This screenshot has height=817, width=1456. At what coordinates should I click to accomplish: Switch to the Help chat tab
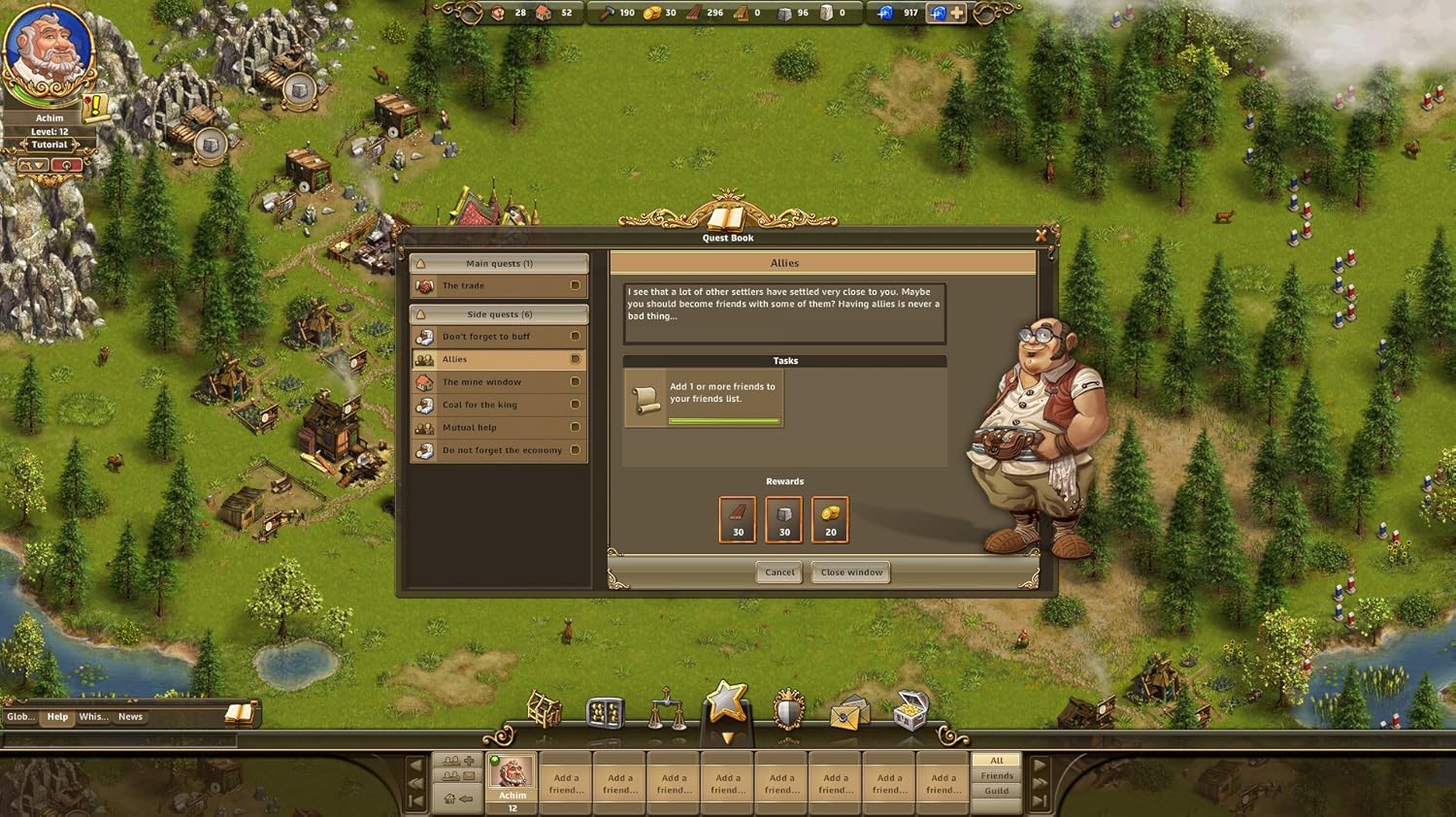tap(58, 717)
